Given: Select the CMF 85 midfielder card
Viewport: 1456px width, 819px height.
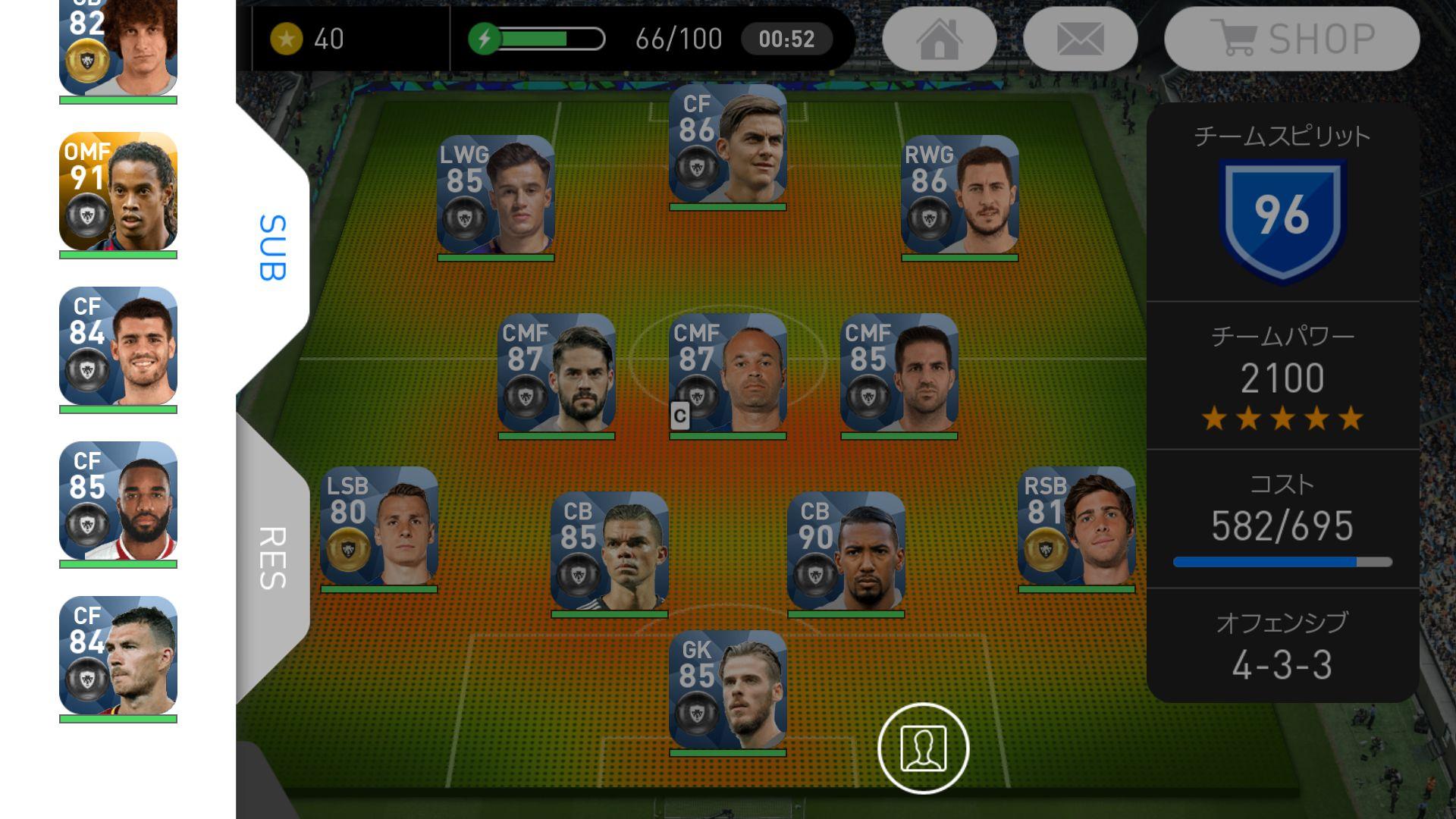Looking at the screenshot, I should point(899,373).
